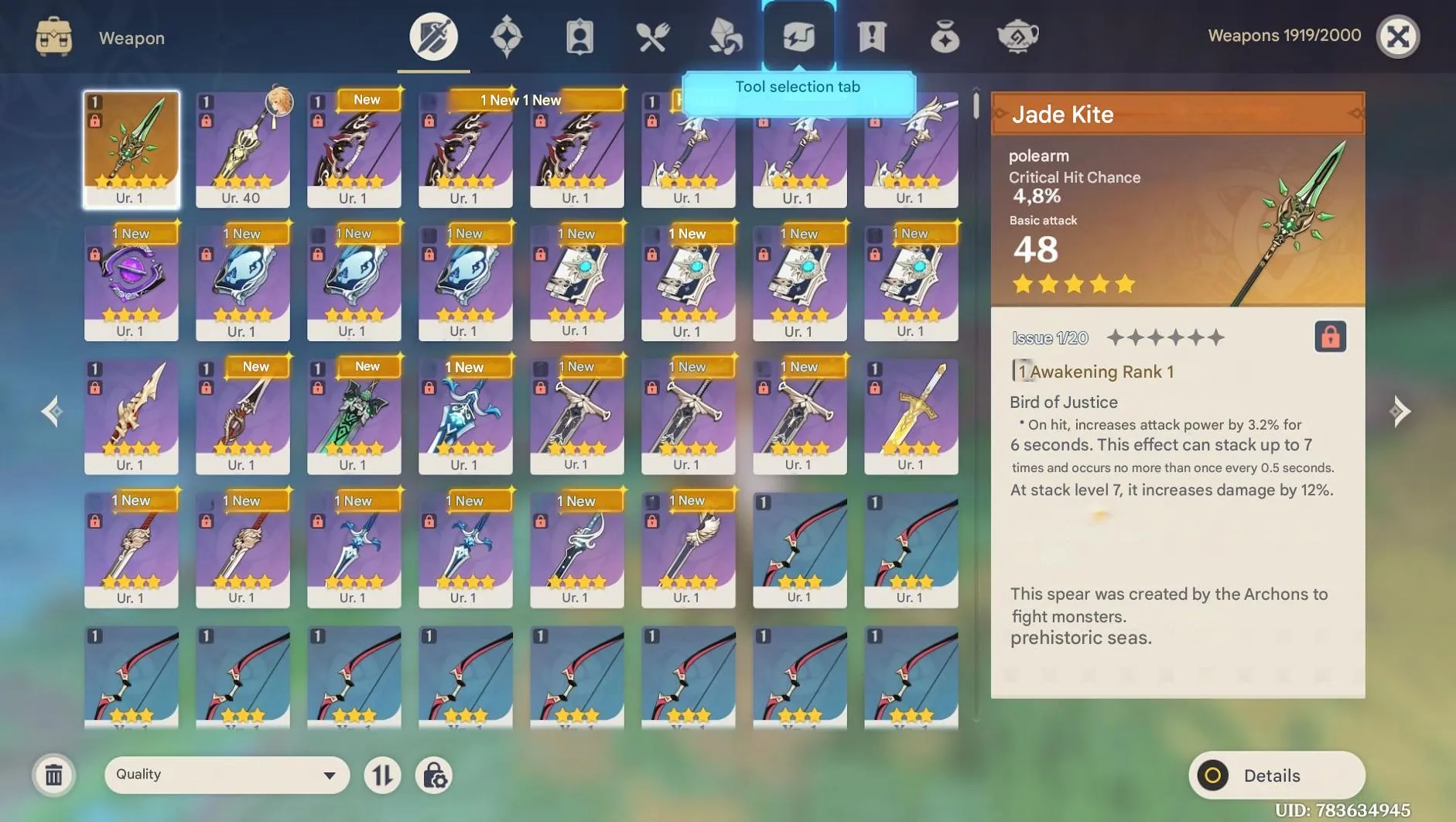Open the Quality sort dropdown
This screenshot has height=822, width=1456.
click(225, 775)
